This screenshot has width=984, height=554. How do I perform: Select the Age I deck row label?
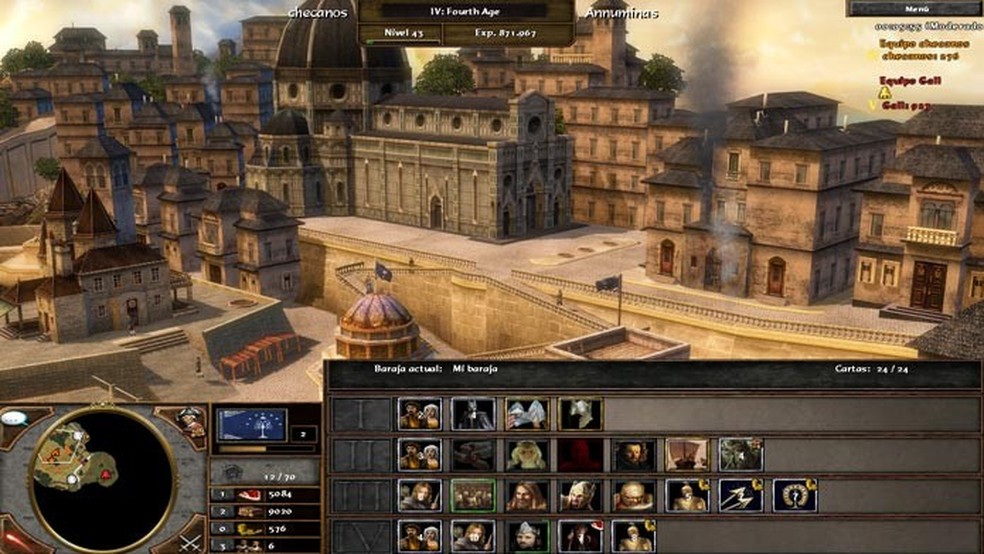coord(360,414)
